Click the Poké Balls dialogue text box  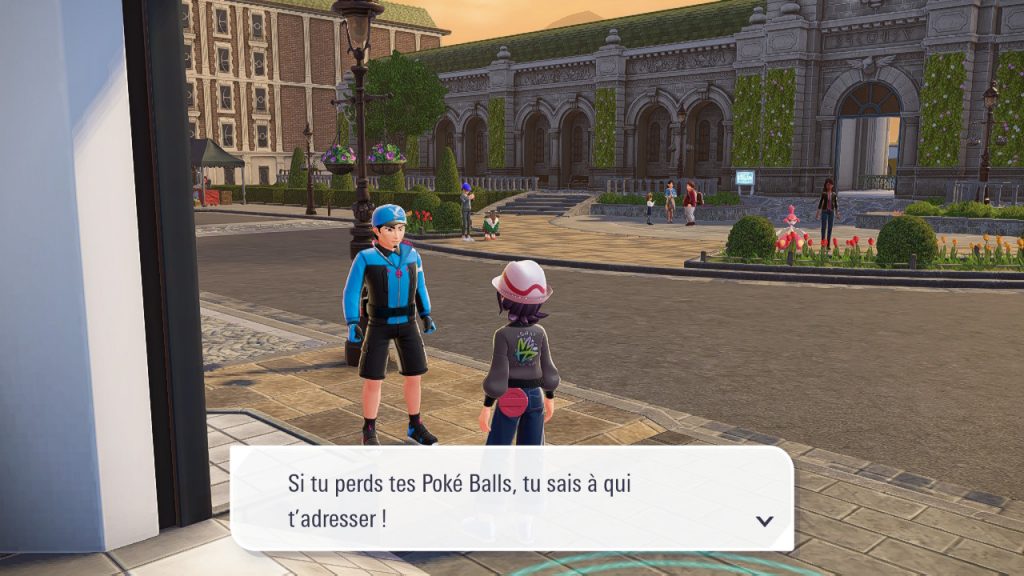[510, 499]
